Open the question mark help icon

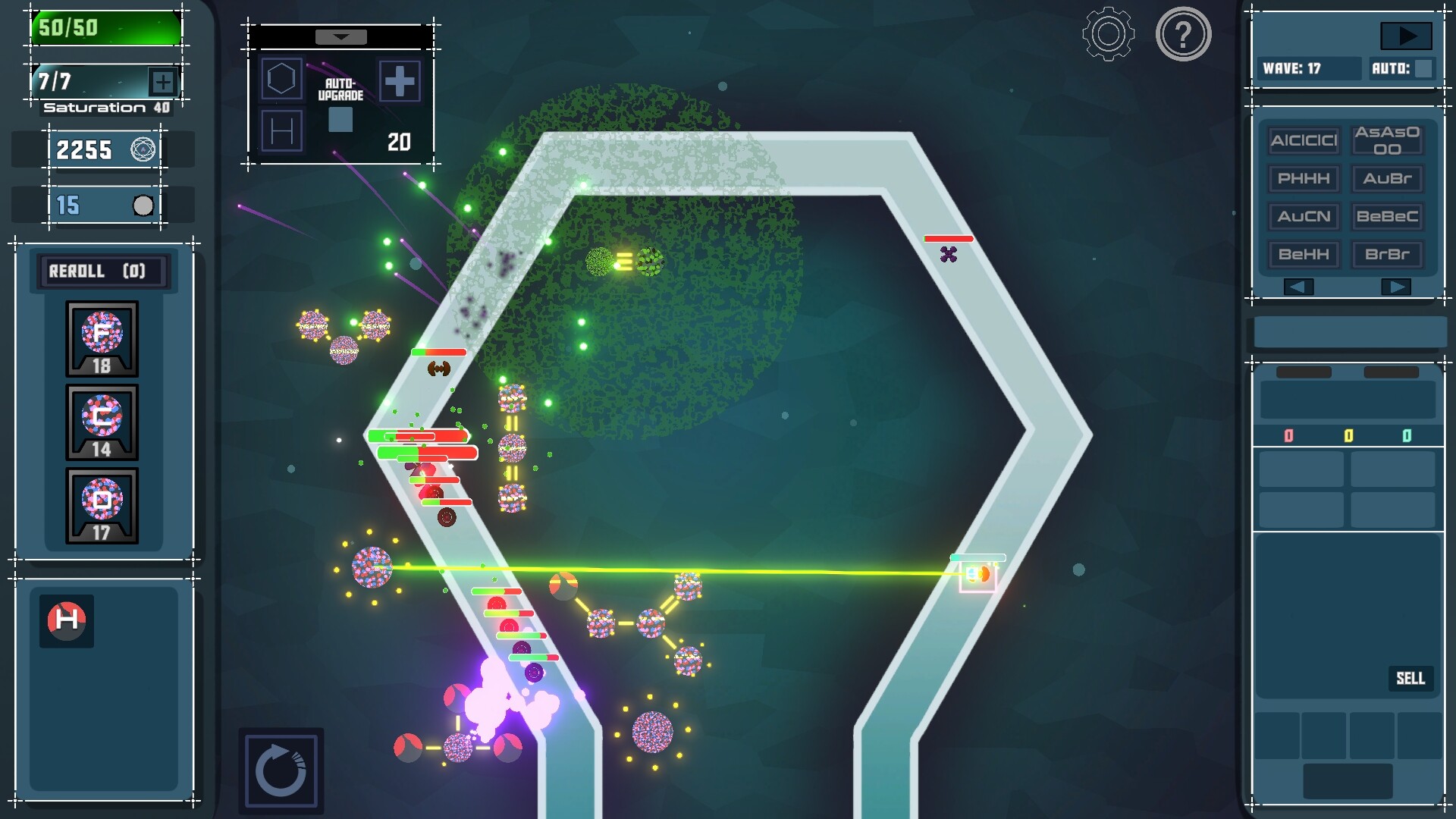[1183, 34]
